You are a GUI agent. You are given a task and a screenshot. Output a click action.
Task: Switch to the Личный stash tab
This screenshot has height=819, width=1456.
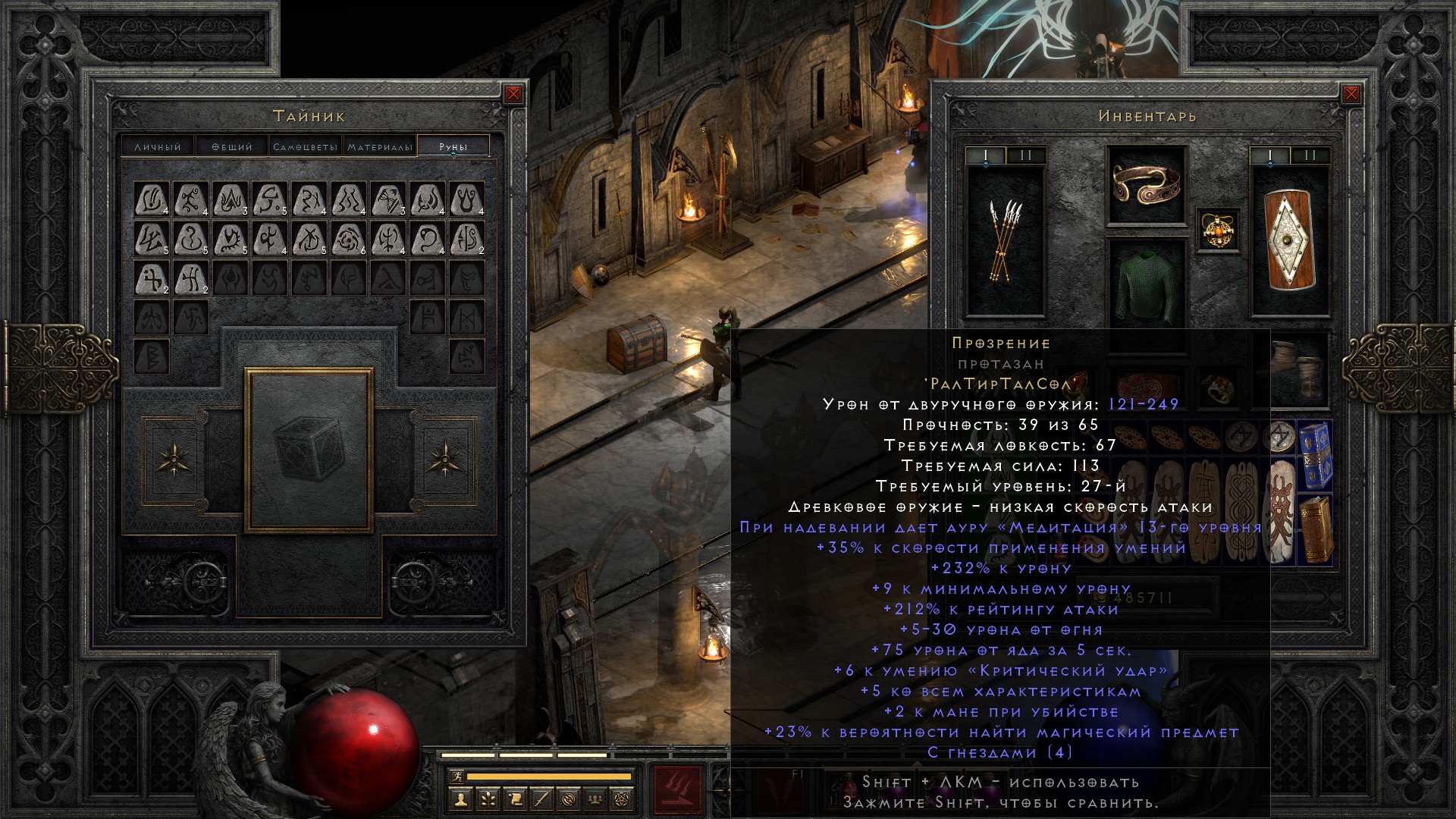(x=158, y=146)
